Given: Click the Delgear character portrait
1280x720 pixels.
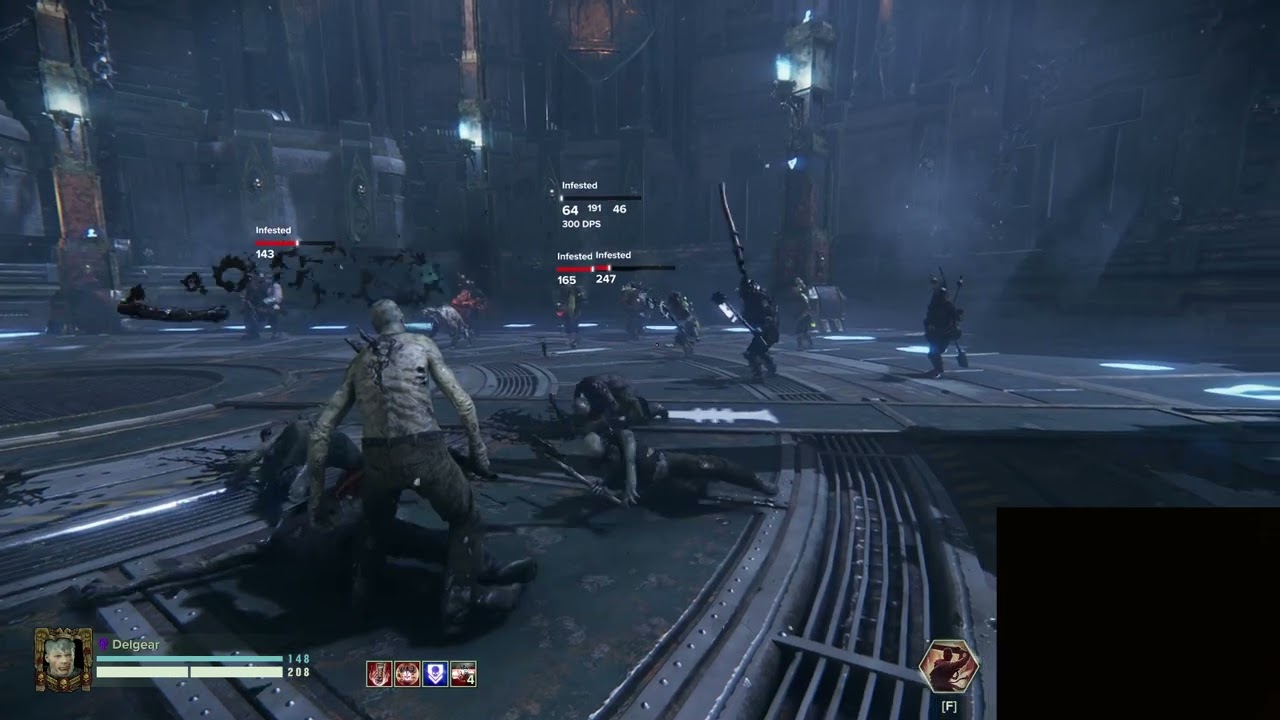Looking at the screenshot, I should pos(63,659).
